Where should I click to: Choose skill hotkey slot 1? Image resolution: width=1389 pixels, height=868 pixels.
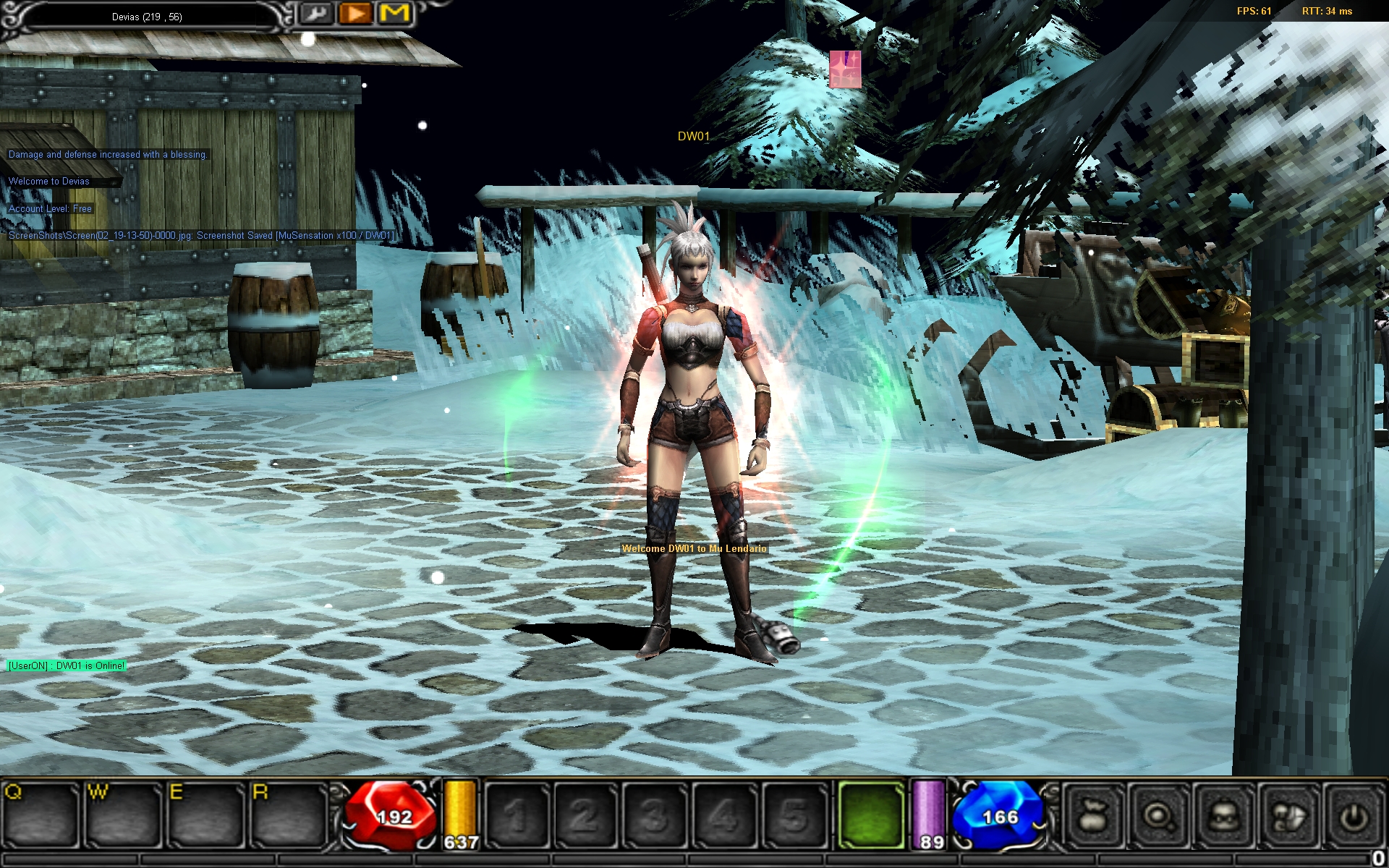pos(516,815)
